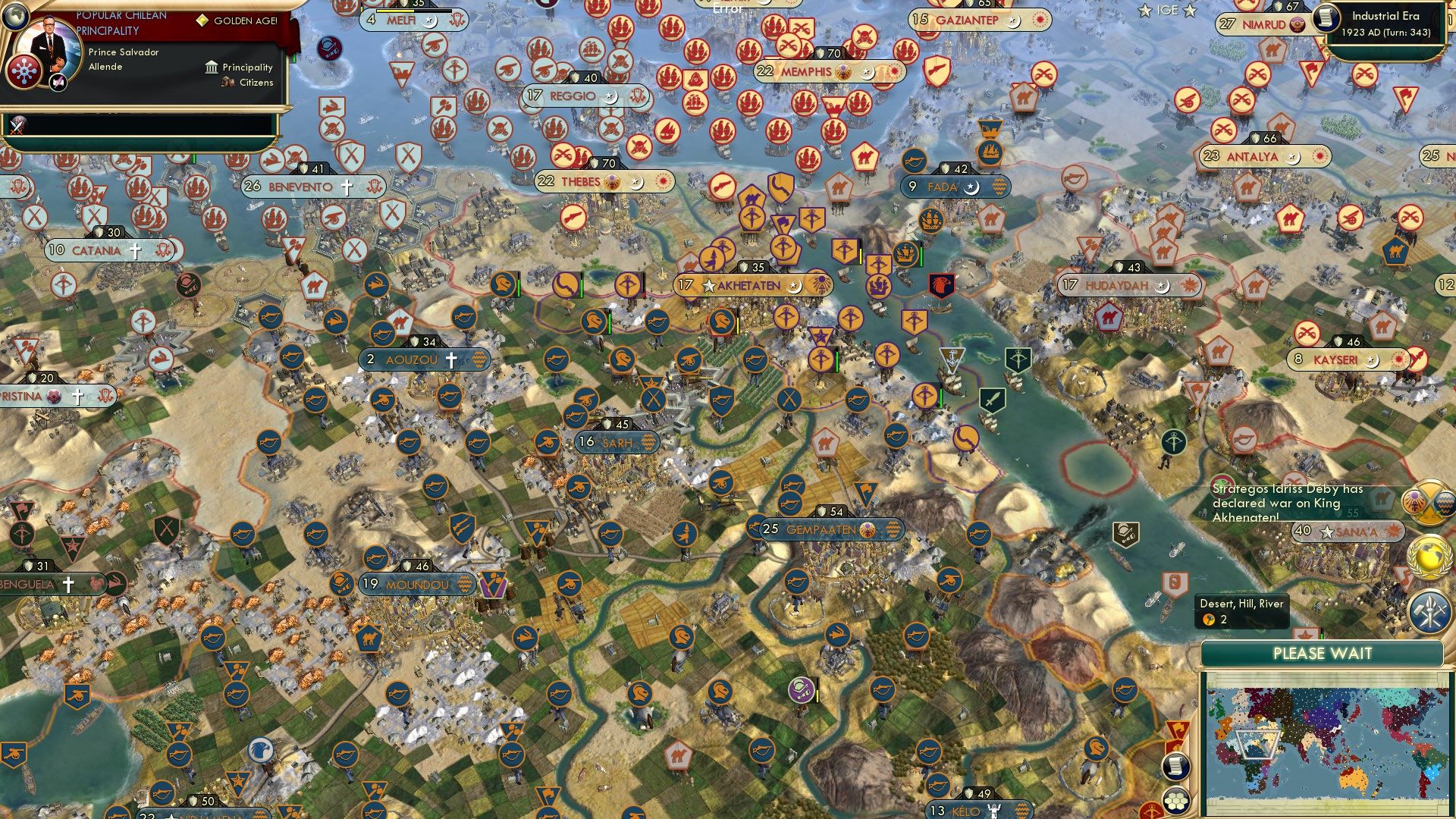The height and width of the screenshot is (819, 1456).
Task: Click the purple religion icon on Memphis banner
Action: (x=843, y=73)
